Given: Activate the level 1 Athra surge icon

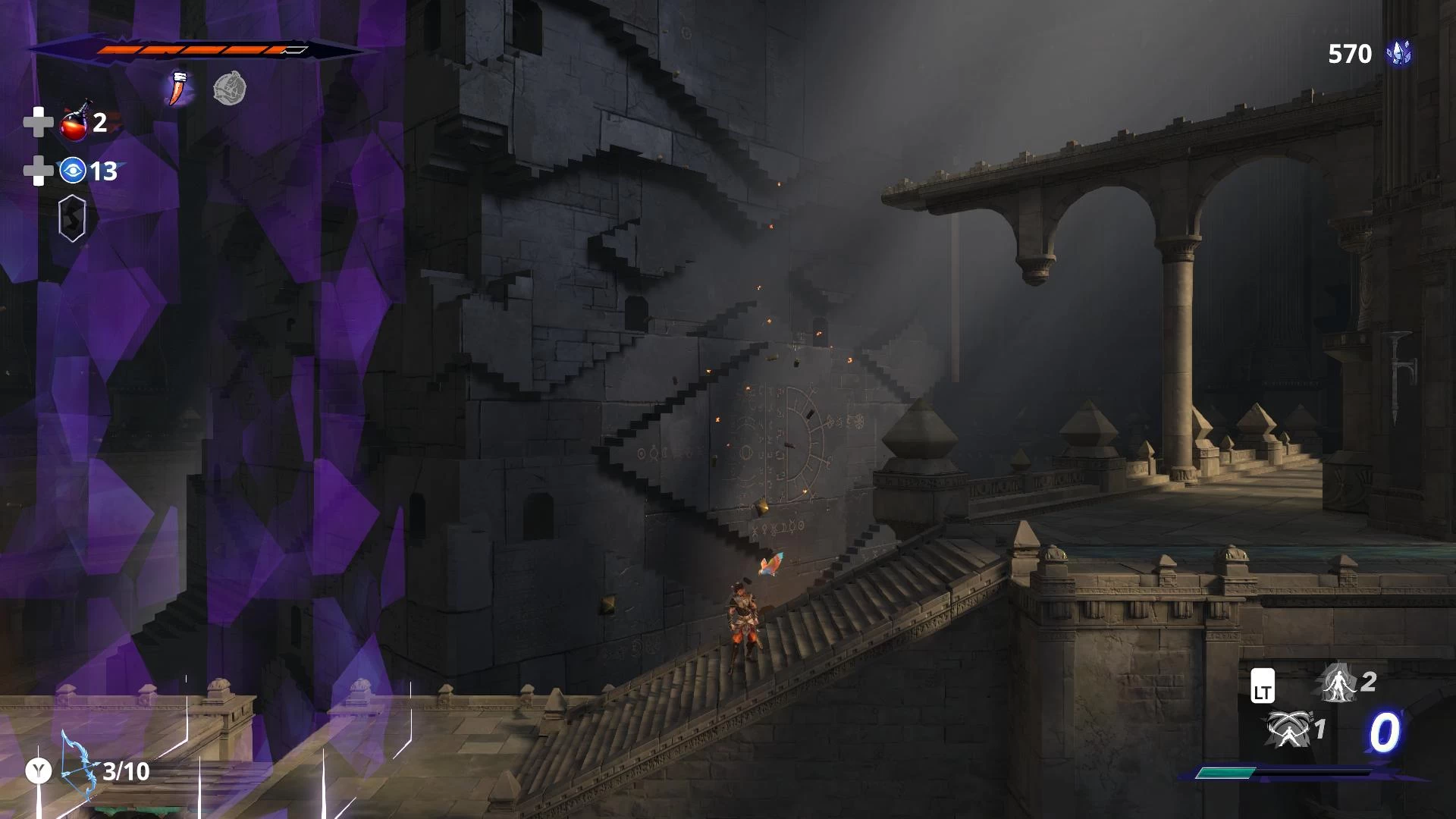Looking at the screenshot, I should (1286, 730).
